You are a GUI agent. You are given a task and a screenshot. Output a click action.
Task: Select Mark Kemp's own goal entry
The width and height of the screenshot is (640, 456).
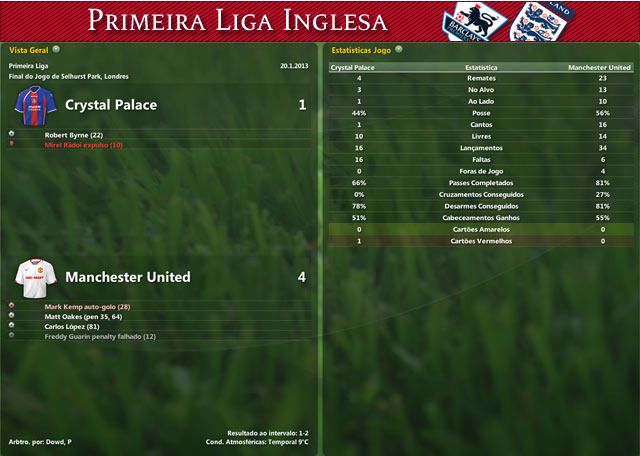[88, 306]
